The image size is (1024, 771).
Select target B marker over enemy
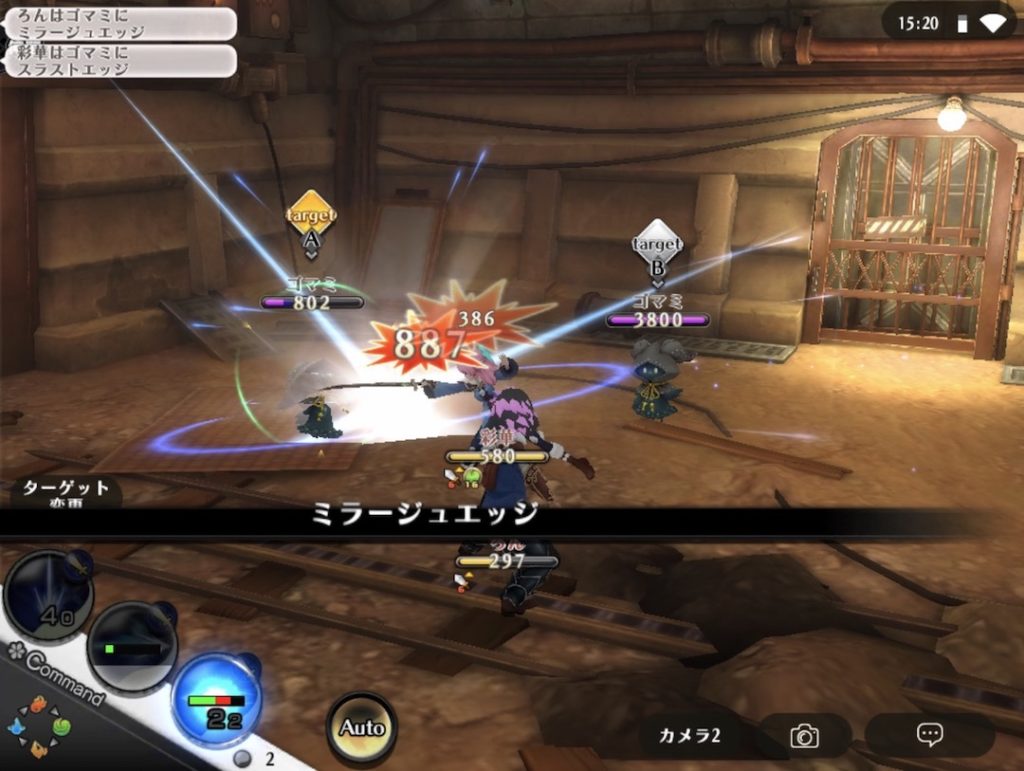point(657,250)
